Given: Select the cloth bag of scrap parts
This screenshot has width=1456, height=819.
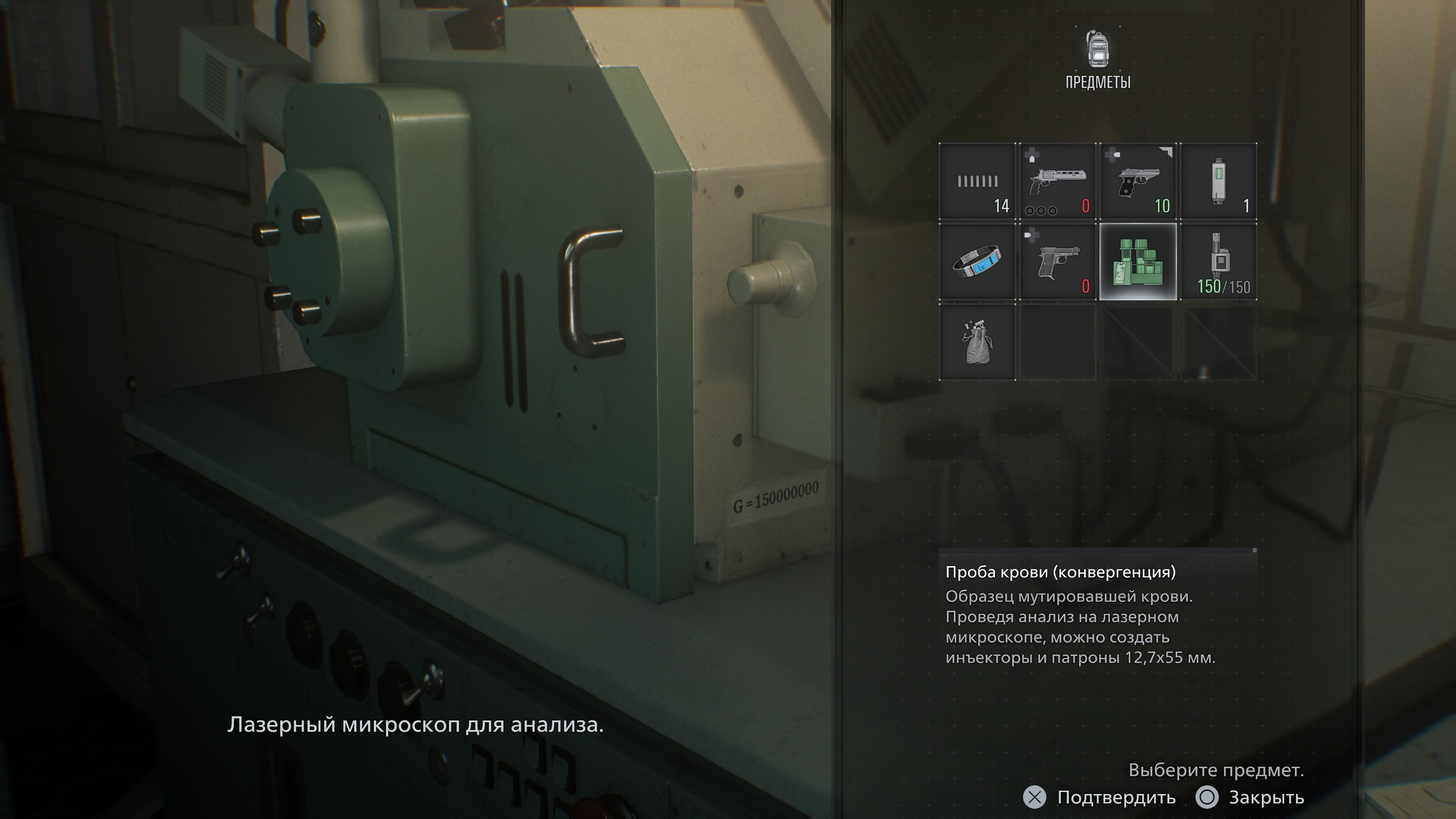Looking at the screenshot, I should [x=977, y=342].
